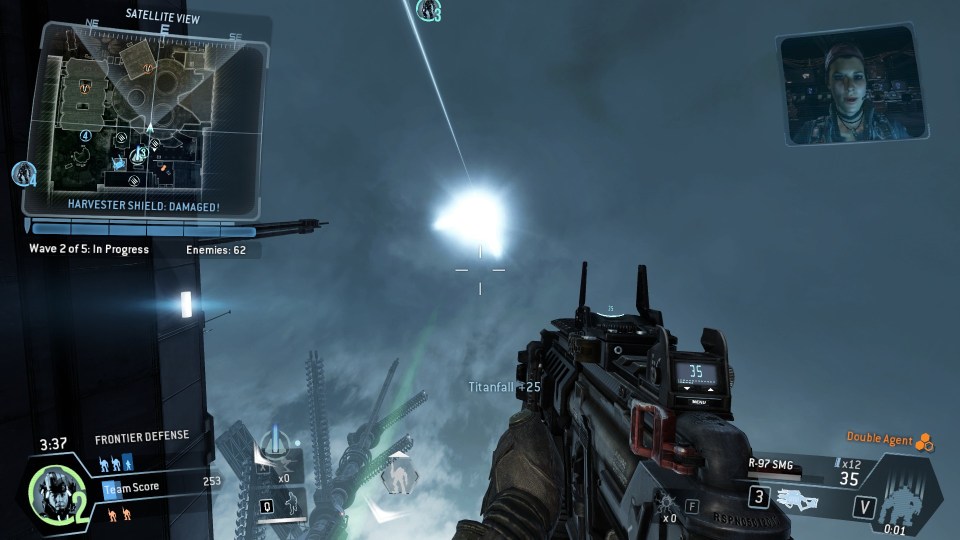Select the circular objective icon beside minimap
Image resolution: width=960 pixels, height=540 pixels.
tap(25, 173)
